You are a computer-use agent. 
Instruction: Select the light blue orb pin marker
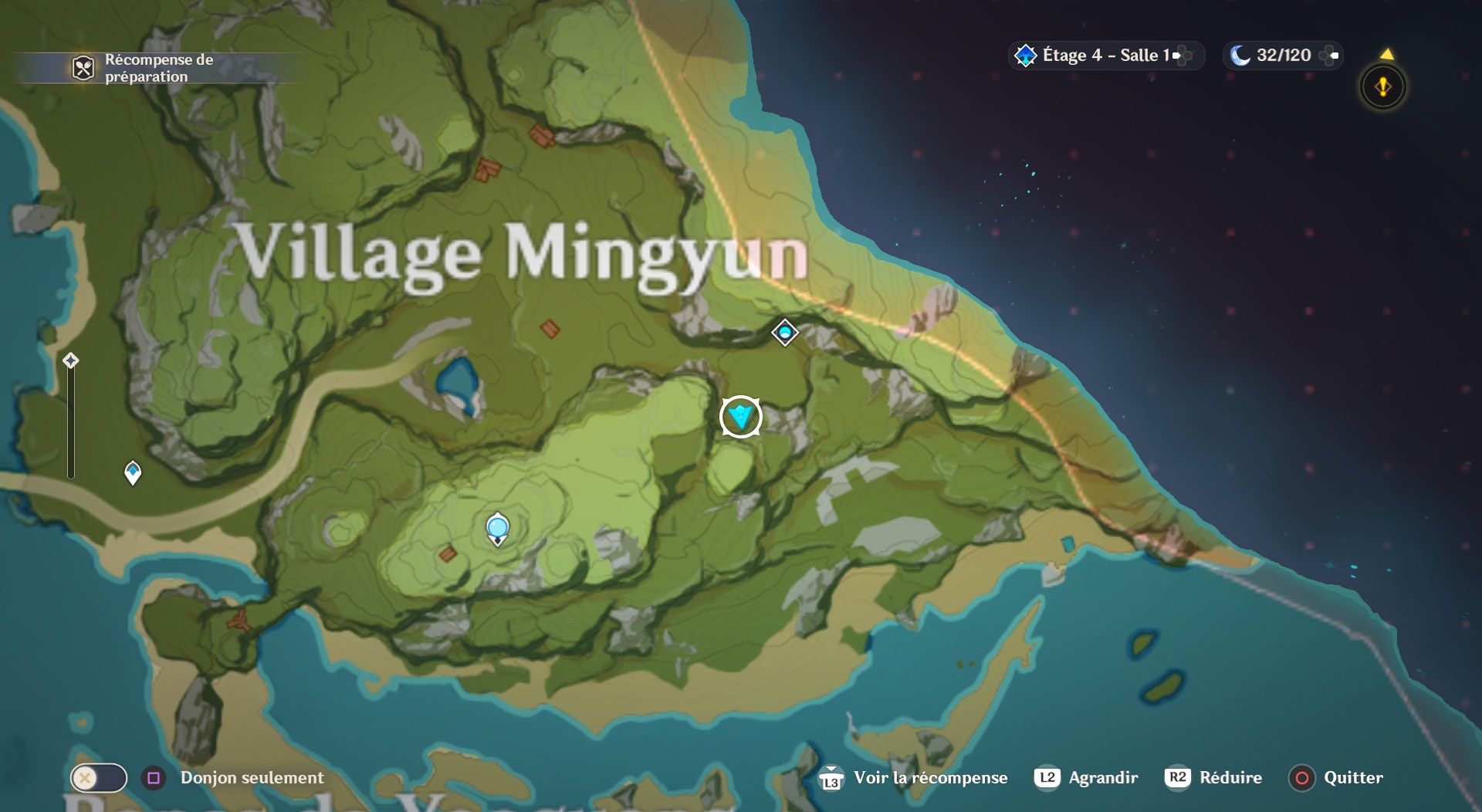click(x=498, y=528)
